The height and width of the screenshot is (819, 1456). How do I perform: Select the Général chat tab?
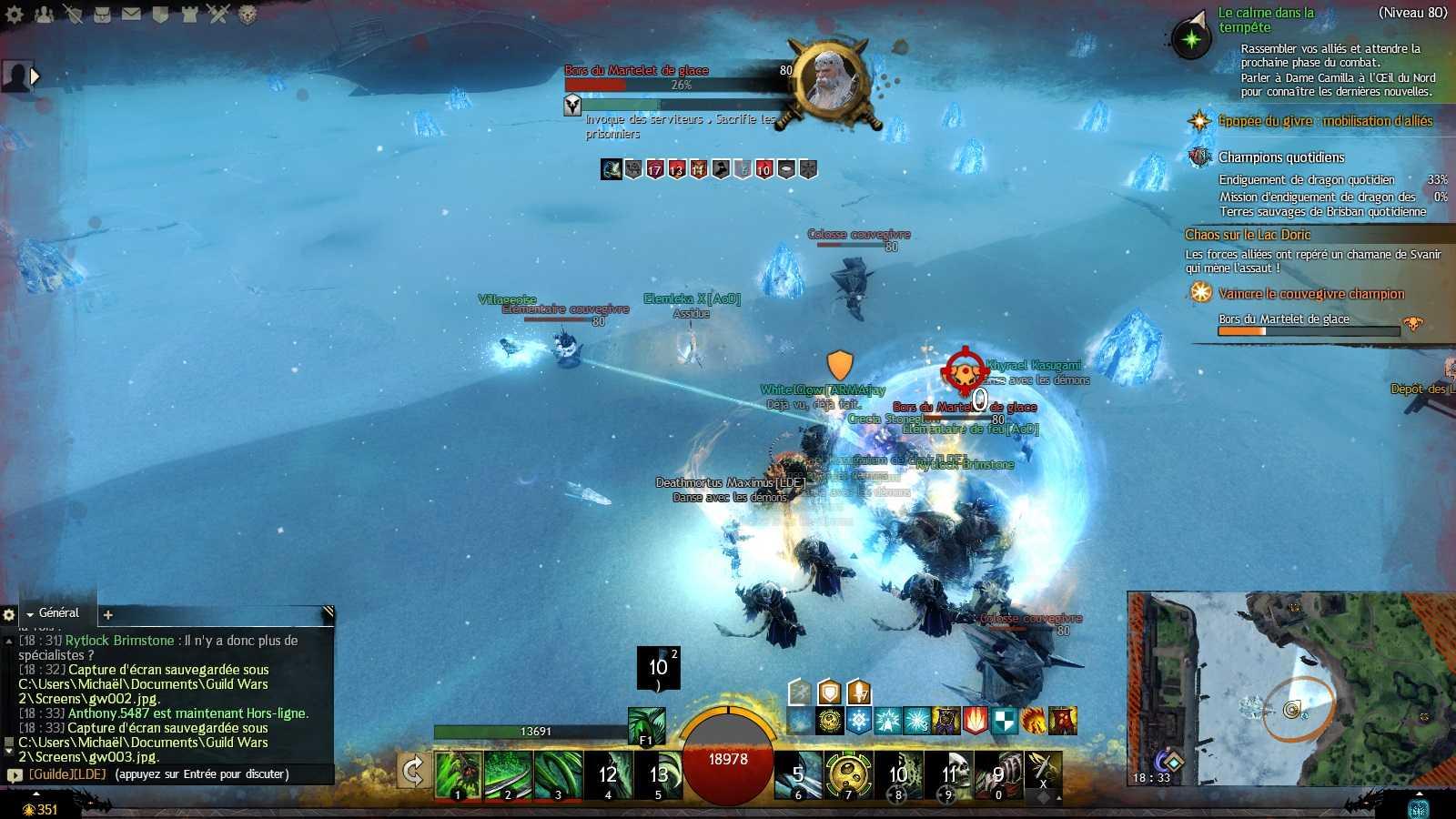tap(58, 613)
